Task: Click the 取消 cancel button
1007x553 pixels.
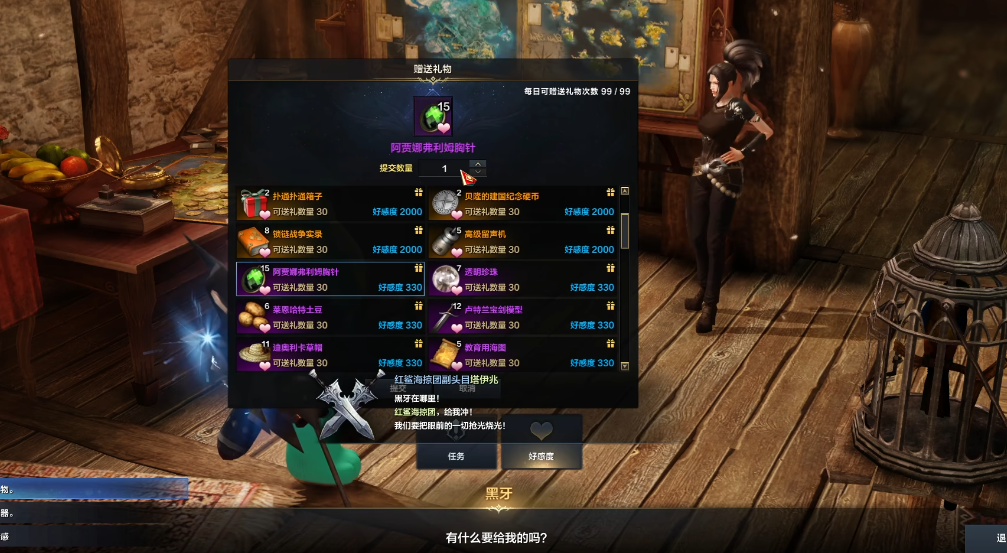Action: point(466,388)
